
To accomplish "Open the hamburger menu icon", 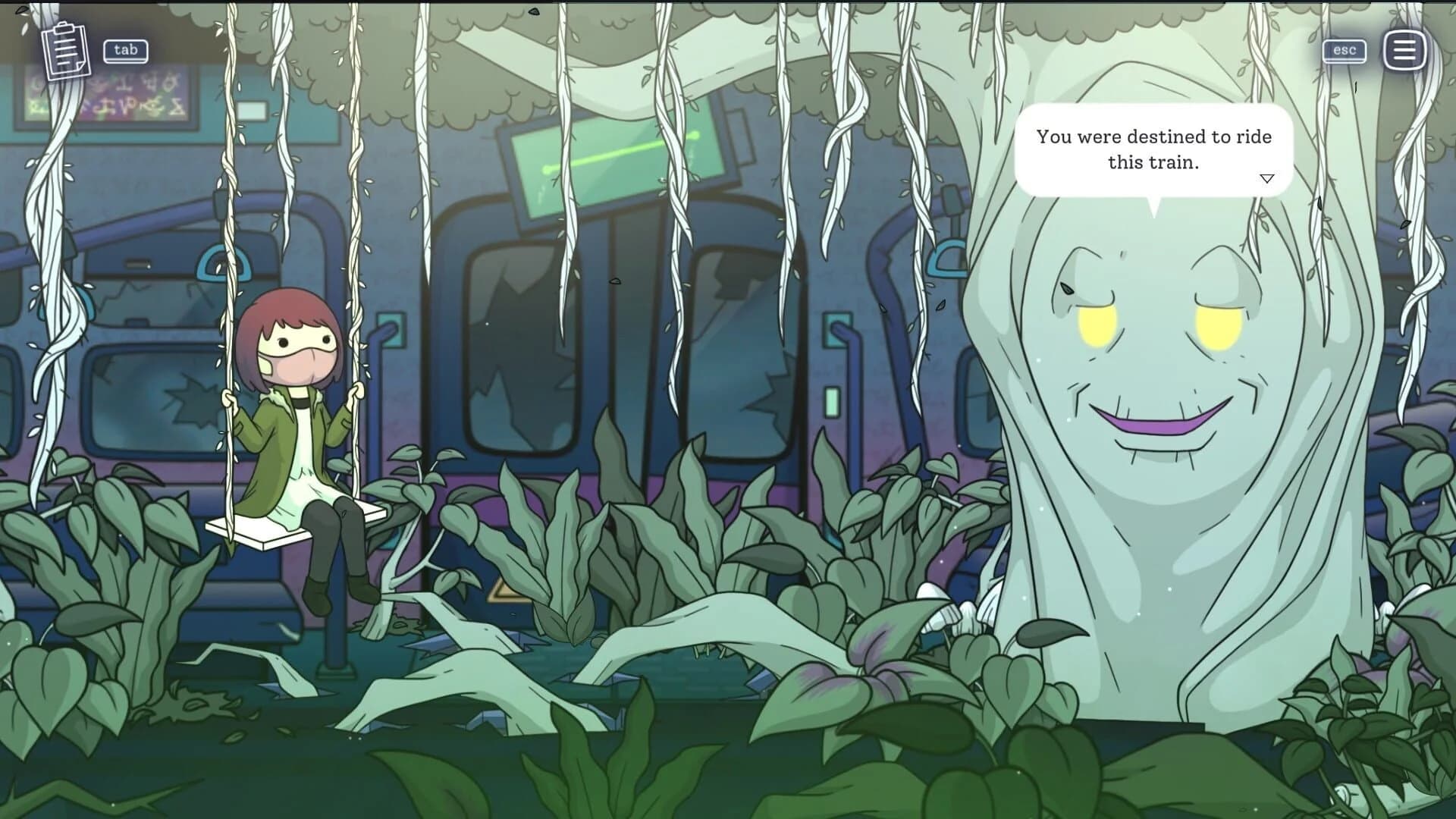I will [x=1404, y=50].
